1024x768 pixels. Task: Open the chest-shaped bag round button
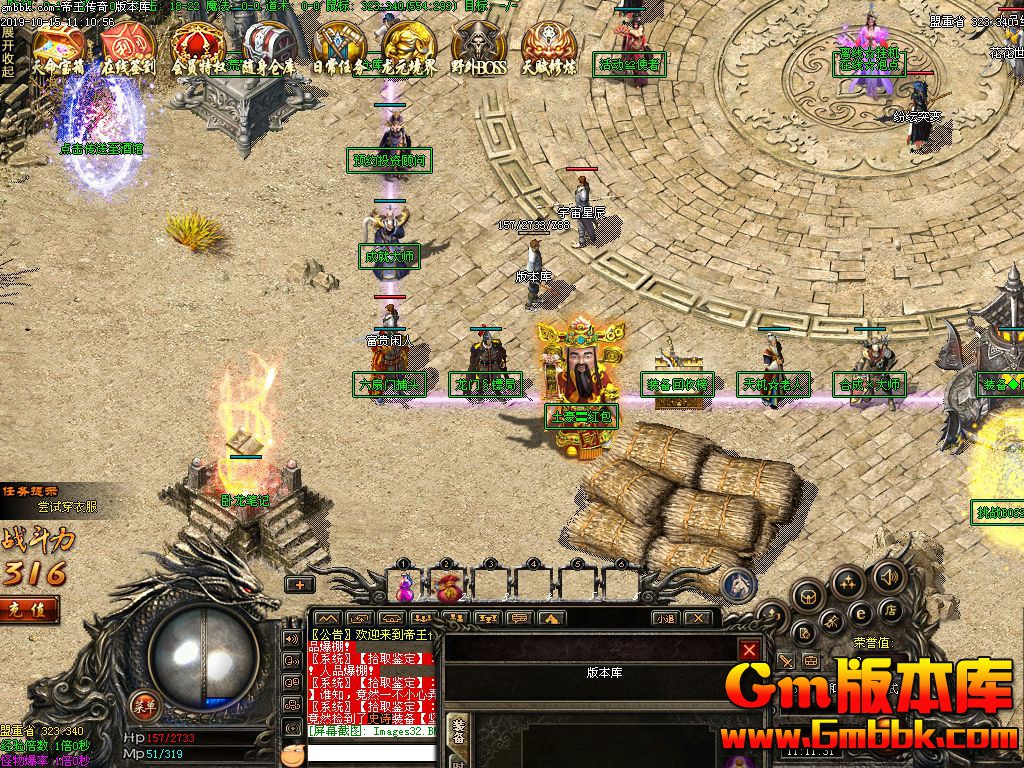[x=809, y=596]
